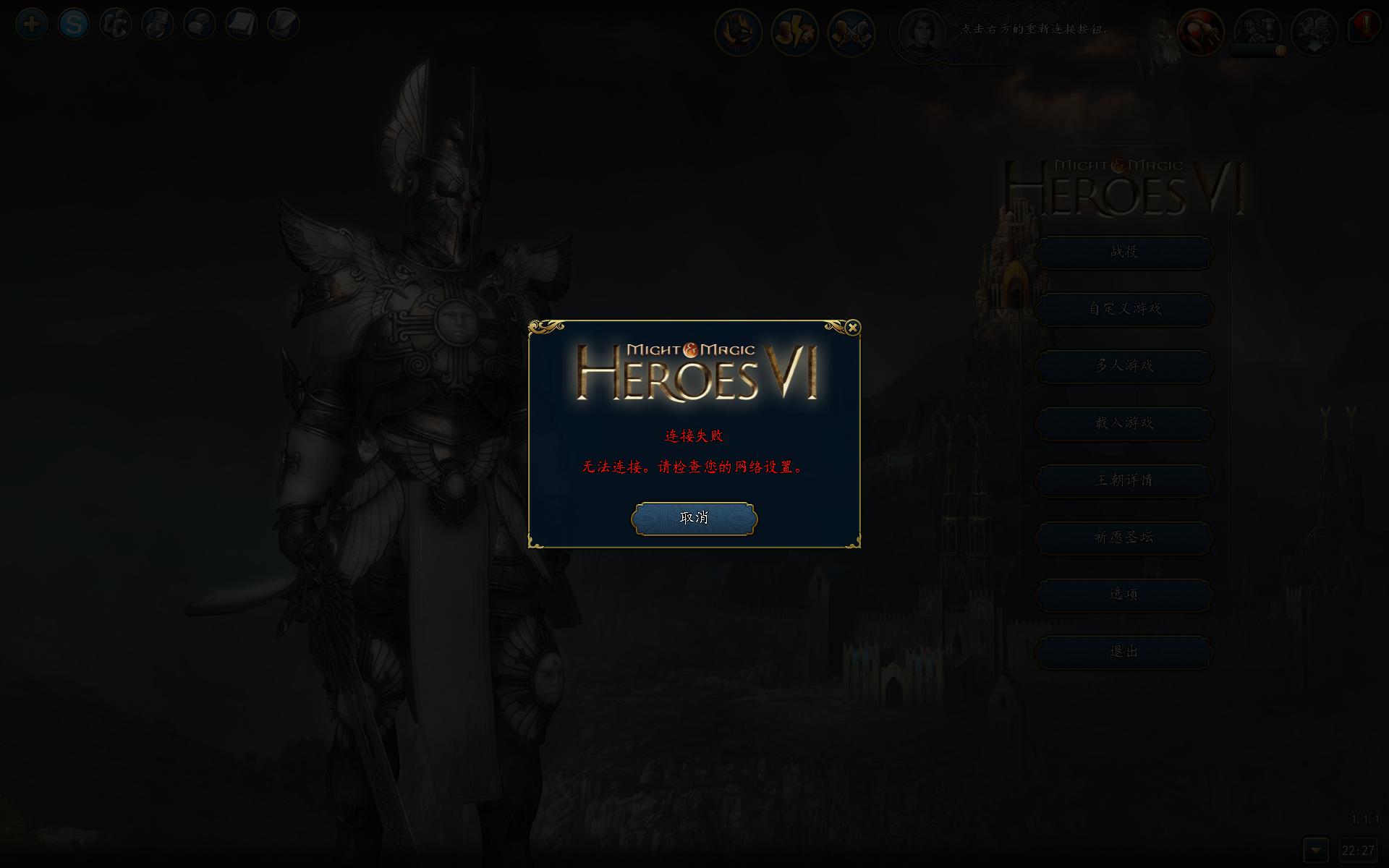
Task: Open the griffin download icon
Action: (x=1314, y=32)
